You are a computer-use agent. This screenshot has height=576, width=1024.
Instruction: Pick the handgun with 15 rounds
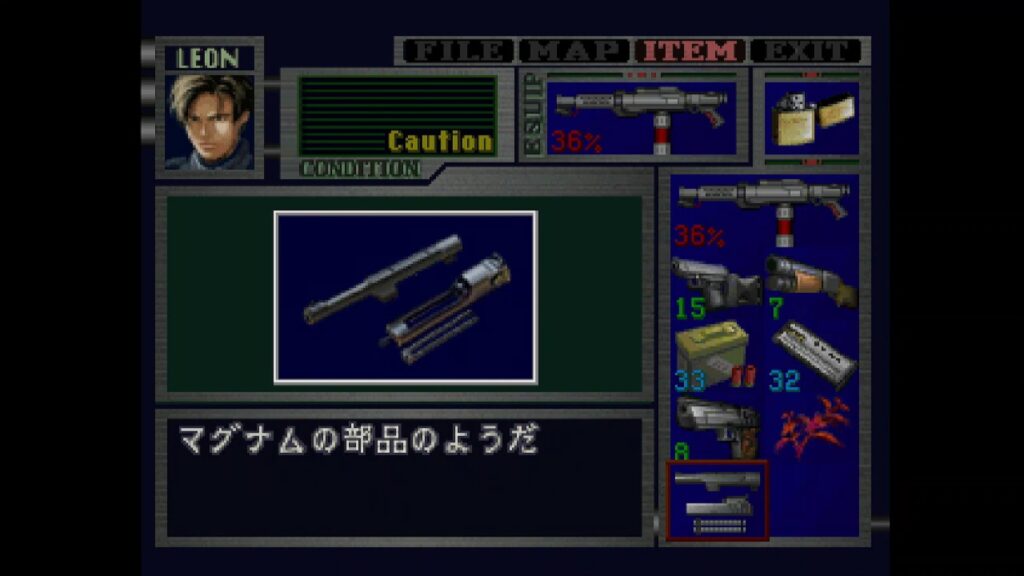[717, 283]
